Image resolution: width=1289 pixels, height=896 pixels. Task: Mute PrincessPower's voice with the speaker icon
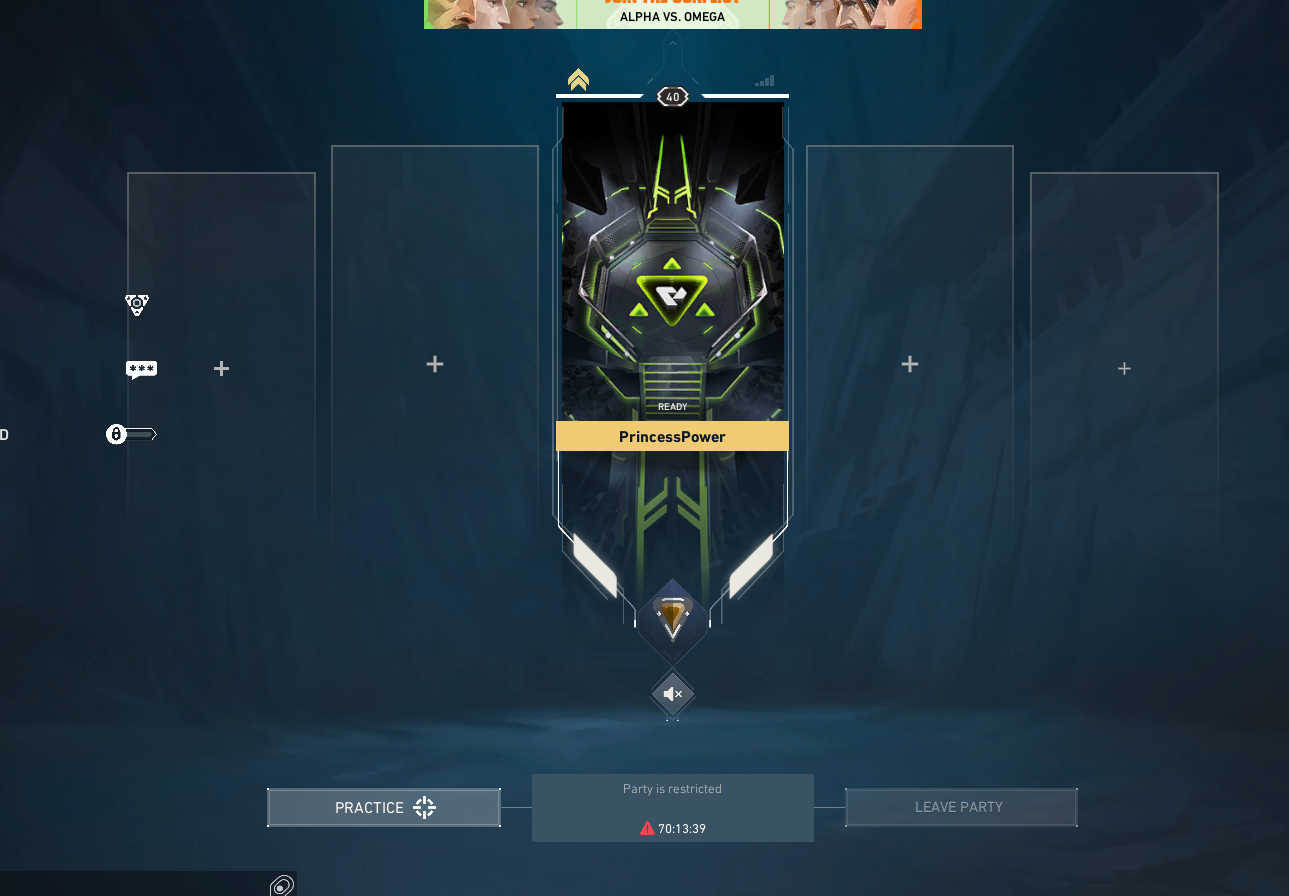(672, 694)
